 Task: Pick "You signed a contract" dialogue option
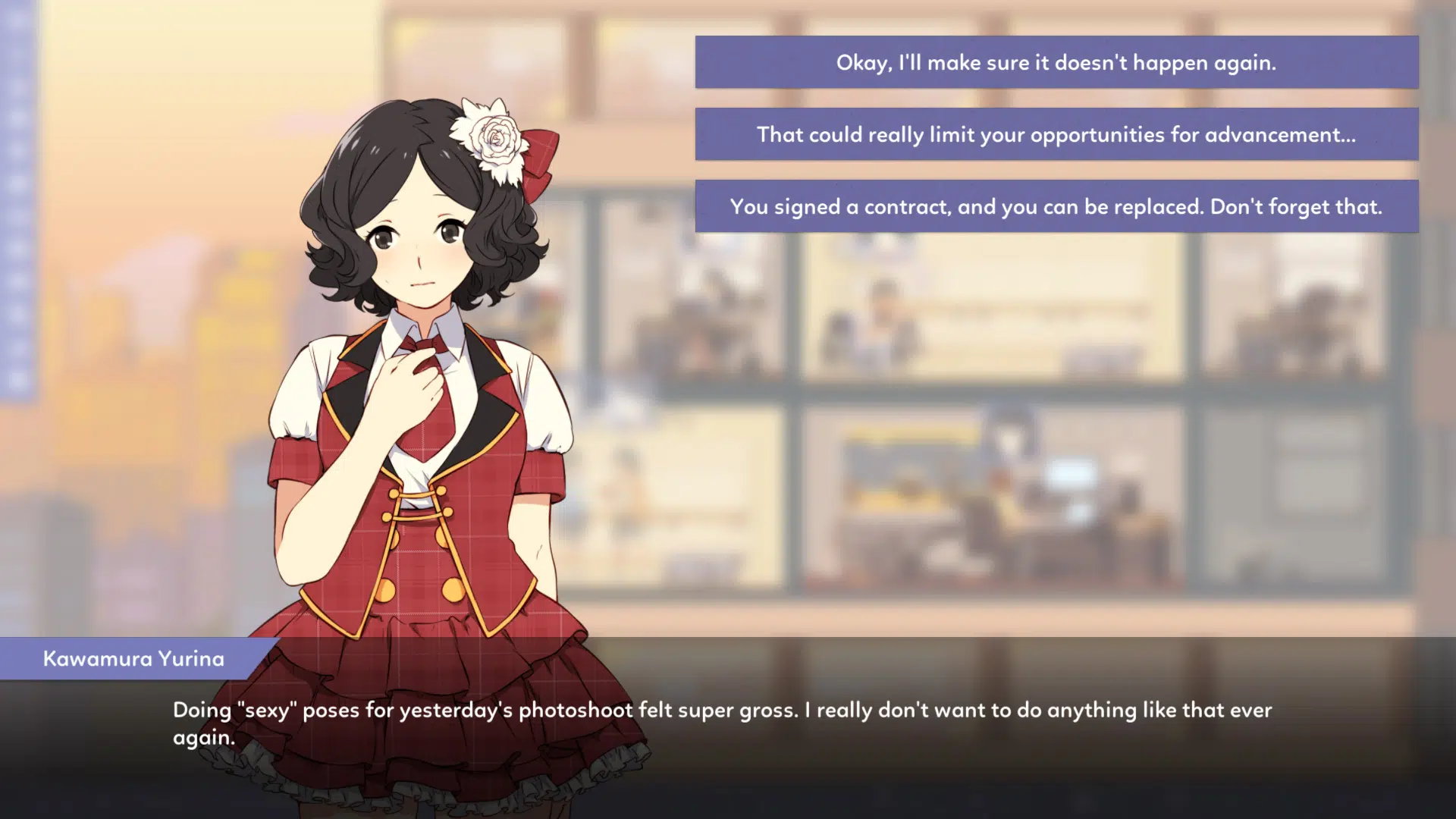click(x=1056, y=206)
